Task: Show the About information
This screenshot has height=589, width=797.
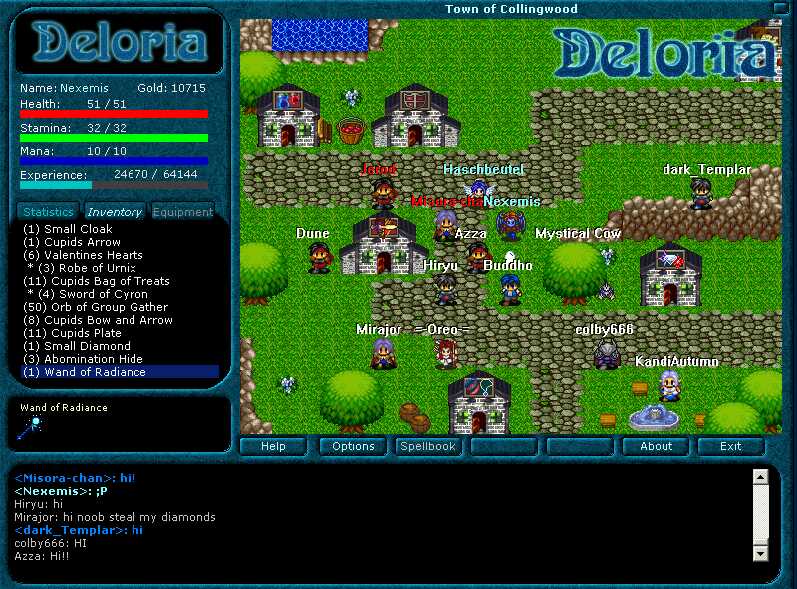Action: pyautogui.click(x=656, y=446)
